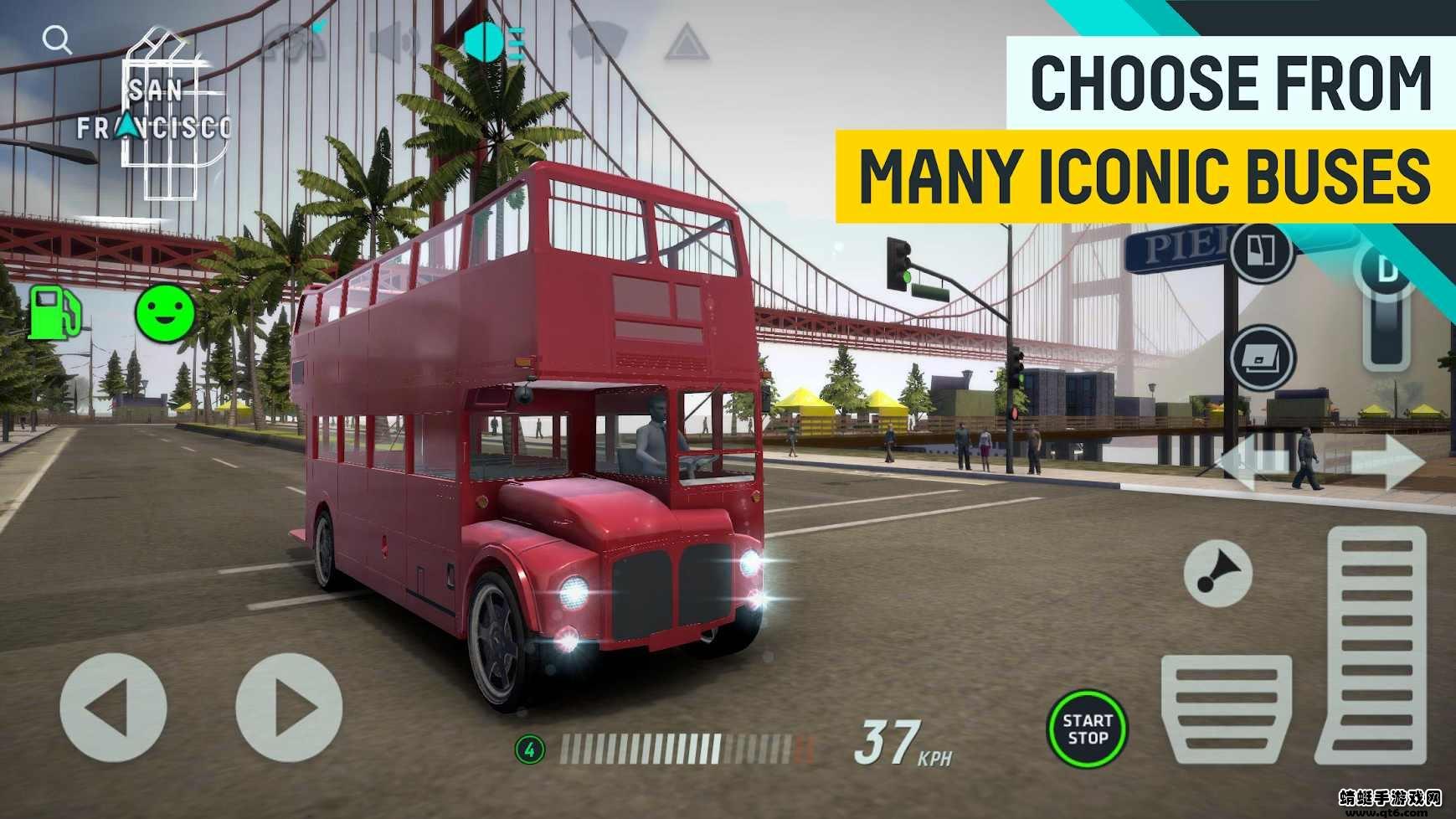Switch the camera view with steering wheel icon

[293, 42]
